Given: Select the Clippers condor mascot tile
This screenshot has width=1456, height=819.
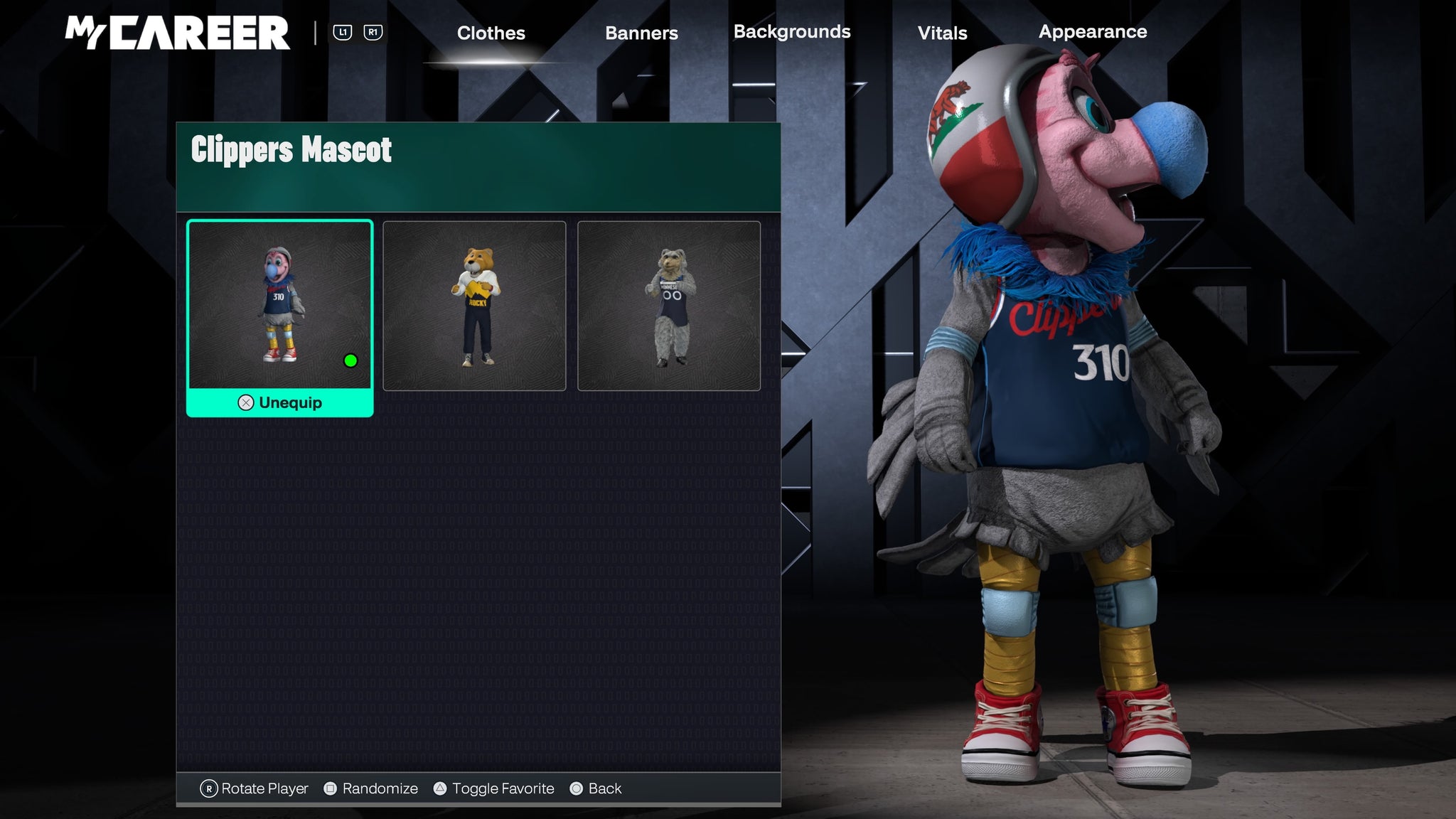Looking at the screenshot, I should pyautogui.click(x=279, y=305).
